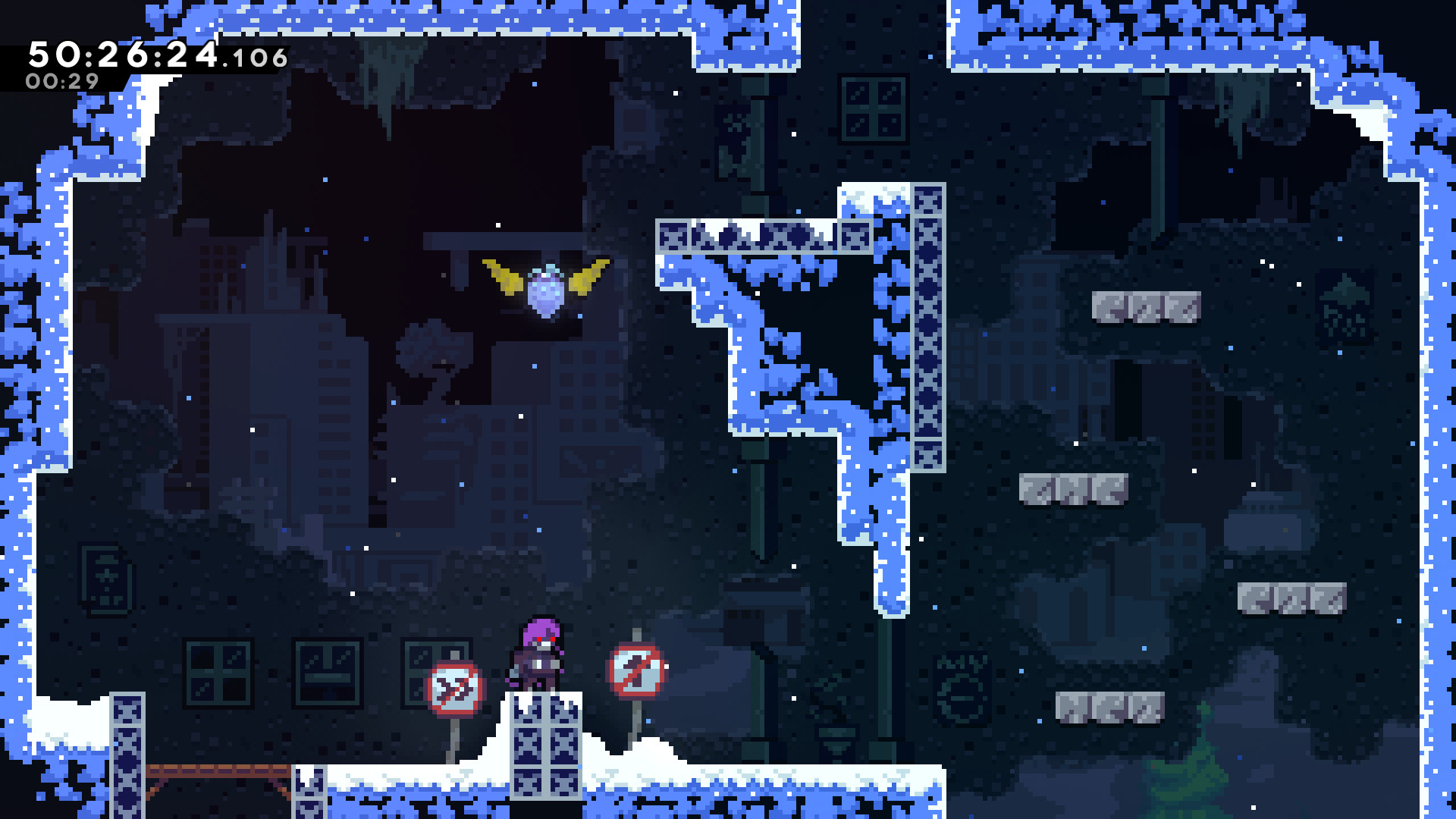This screenshot has width=1456, height=819.
Task: Open the chapter timer reading 00:29
Action: pos(61,78)
